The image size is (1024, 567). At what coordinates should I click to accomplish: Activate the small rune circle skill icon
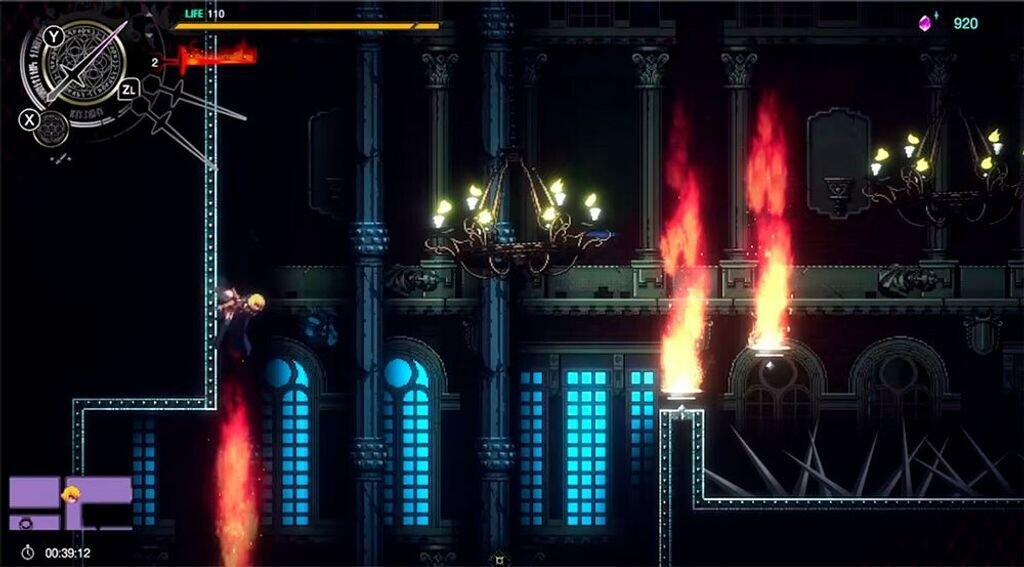click(50, 127)
